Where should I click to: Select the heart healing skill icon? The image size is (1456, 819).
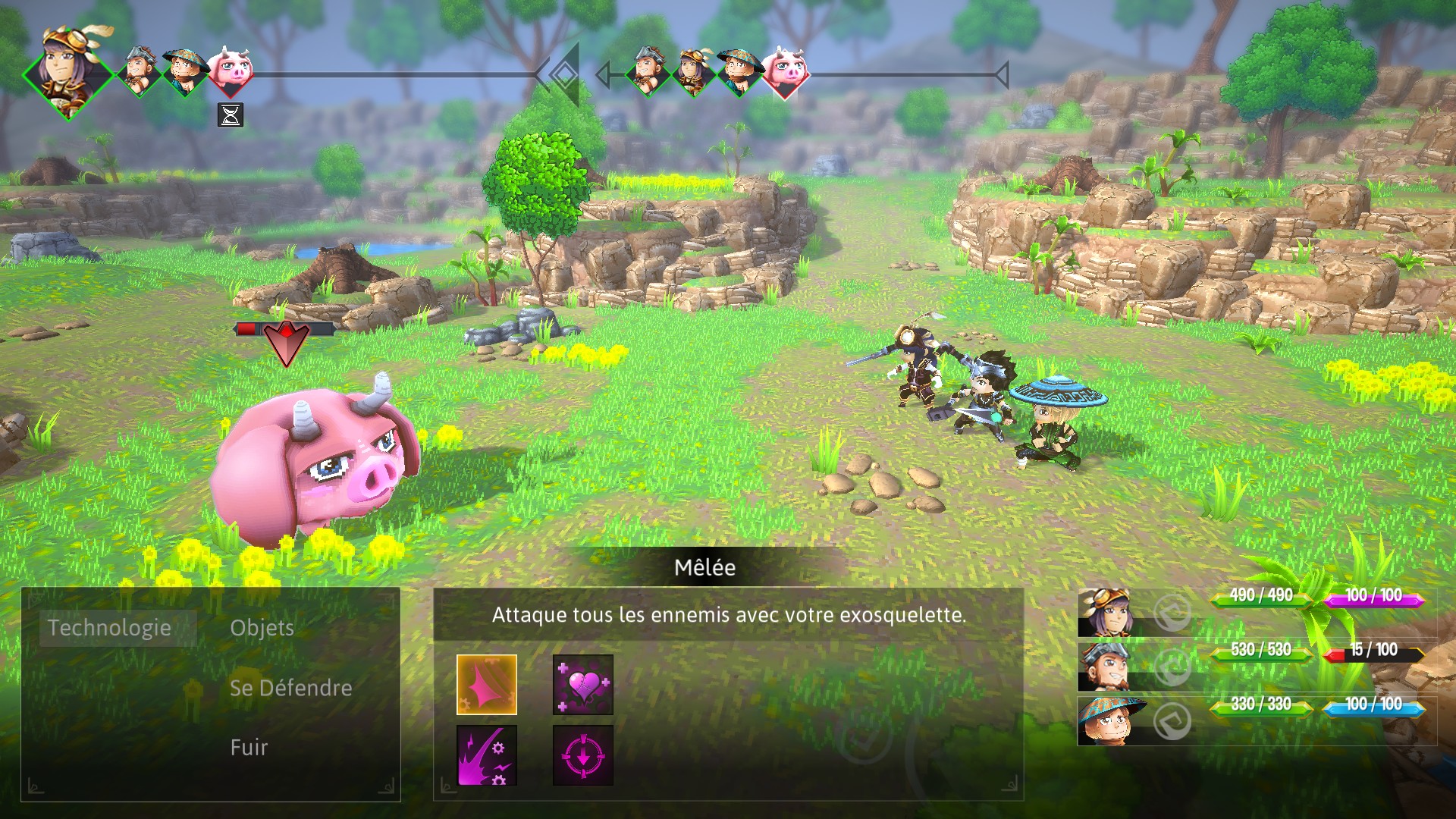point(582,683)
